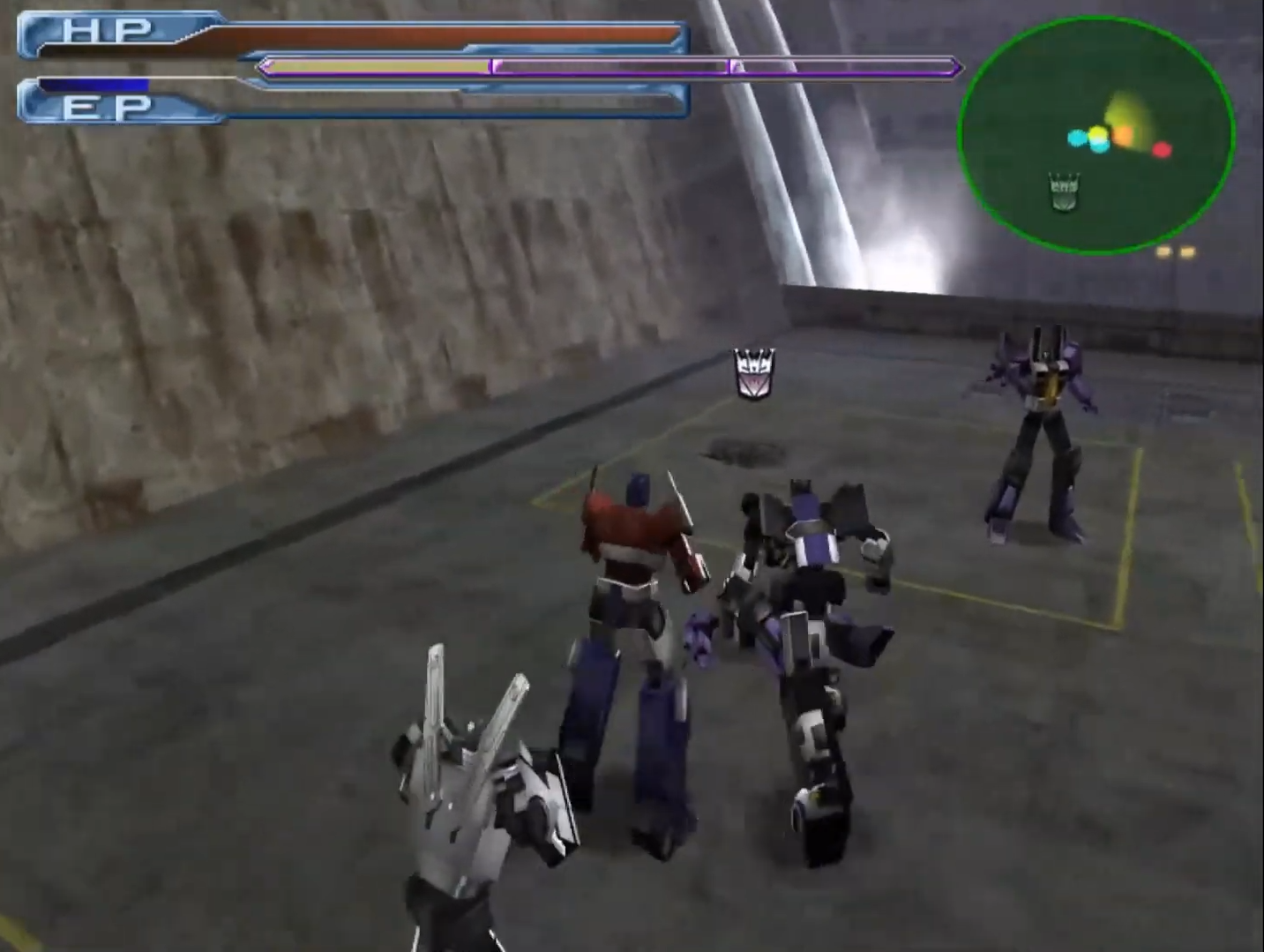
Task: Select the Decepticon symbol on the minimap
Action: pos(1063,192)
